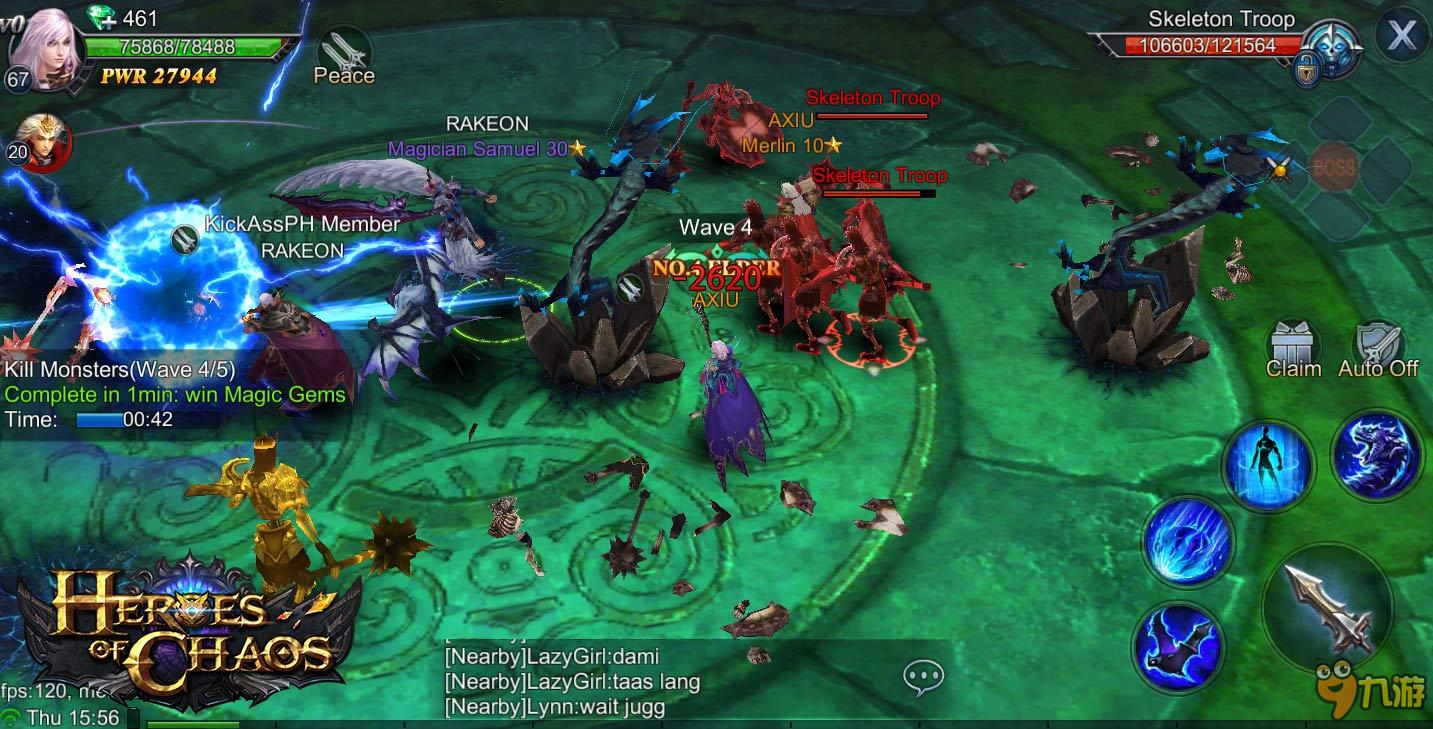Cast the blue wolf beast skill
Image resolution: width=1433 pixels, height=729 pixels.
point(1377,454)
